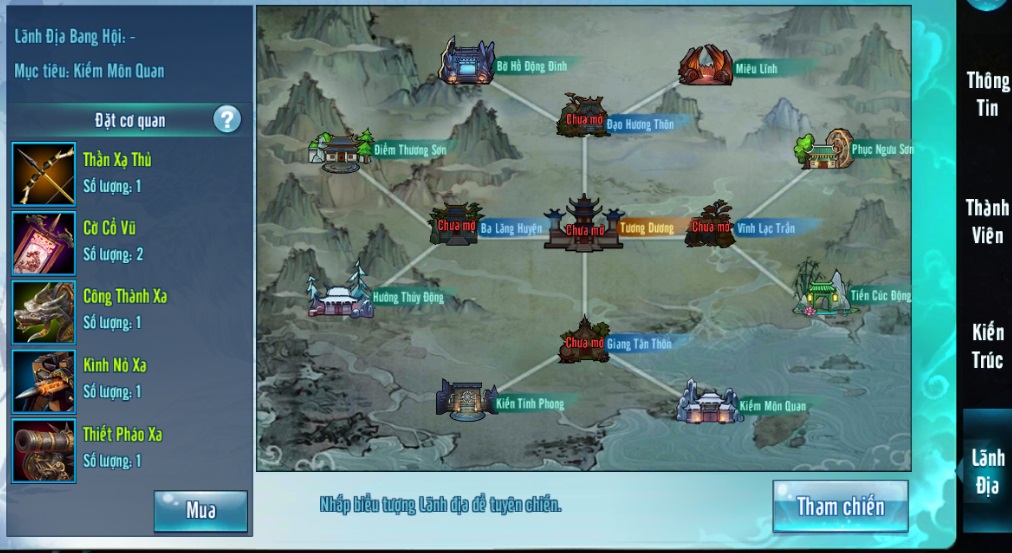Select the Thần Xạ Thủ mechanism

(x=44, y=174)
